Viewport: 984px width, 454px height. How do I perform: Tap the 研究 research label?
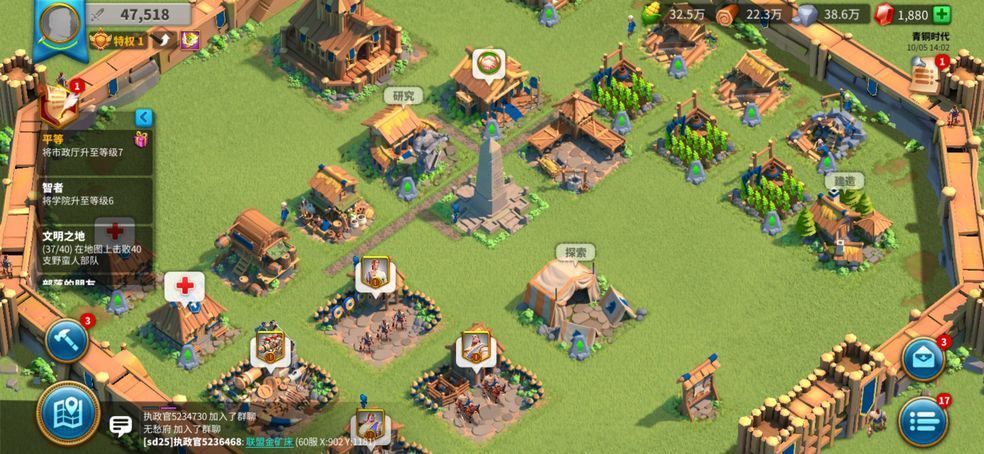(403, 96)
